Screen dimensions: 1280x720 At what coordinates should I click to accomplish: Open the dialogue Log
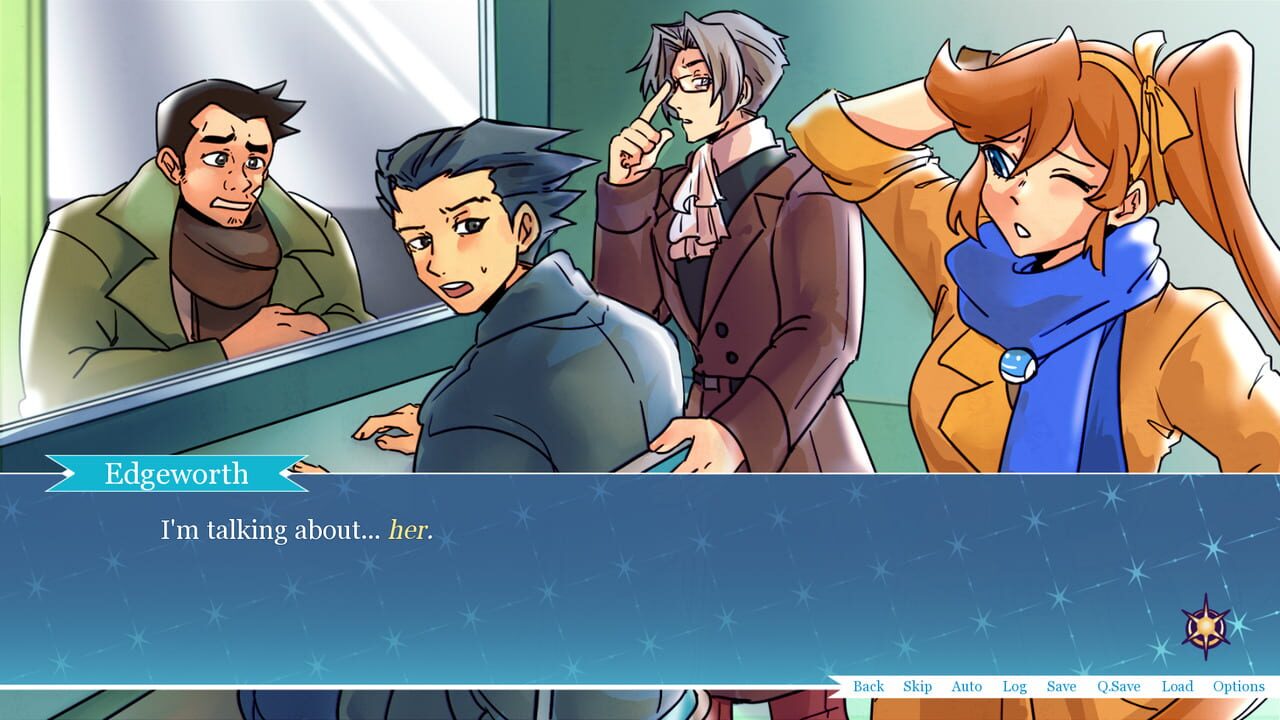coord(1015,687)
